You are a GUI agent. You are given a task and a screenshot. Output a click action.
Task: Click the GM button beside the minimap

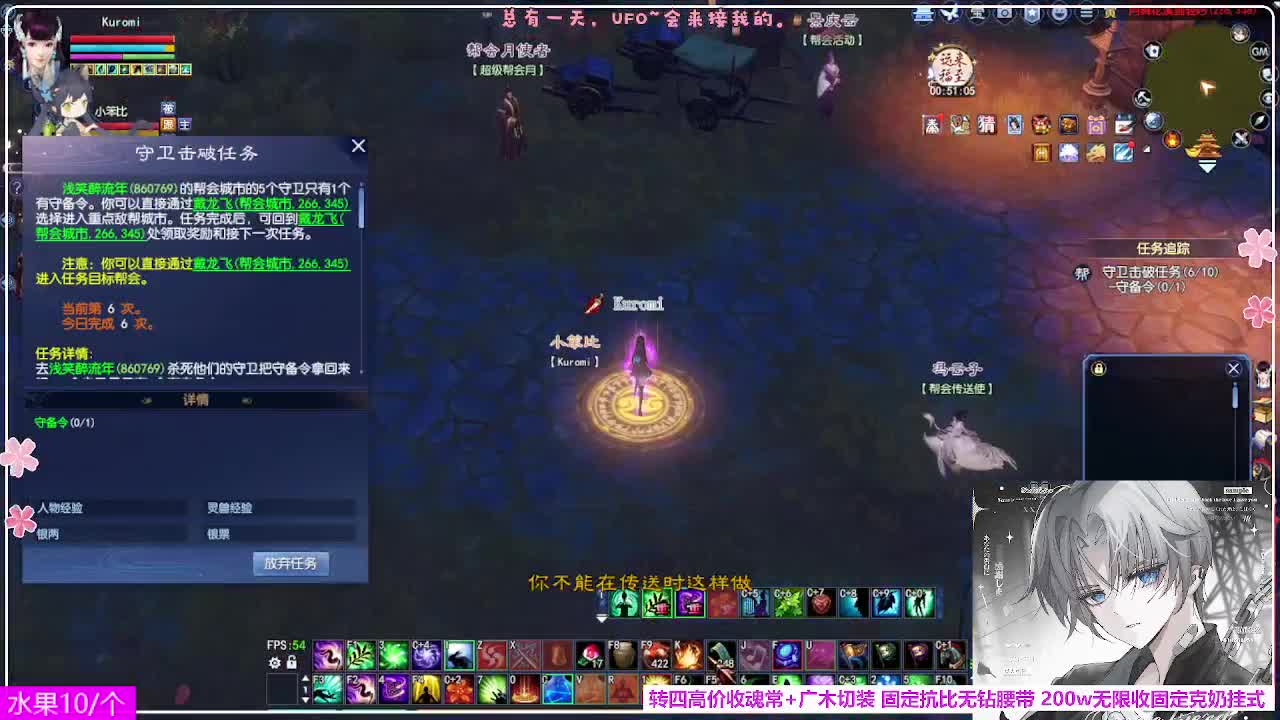coord(1260,52)
